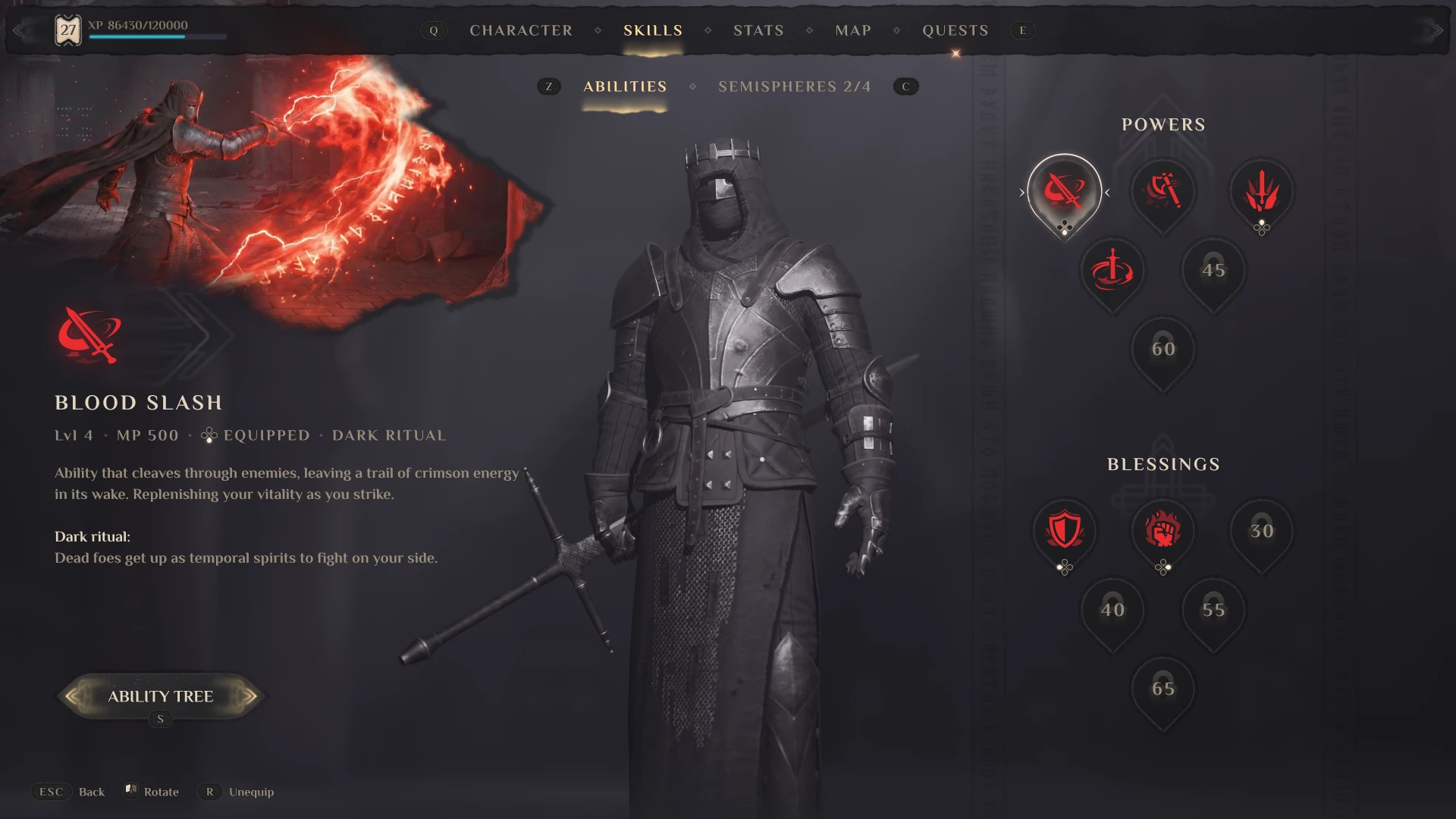Open the Semispheres 2/4 tab
The width and height of the screenshot is (1456, 819).
click(x=794, y=86)
